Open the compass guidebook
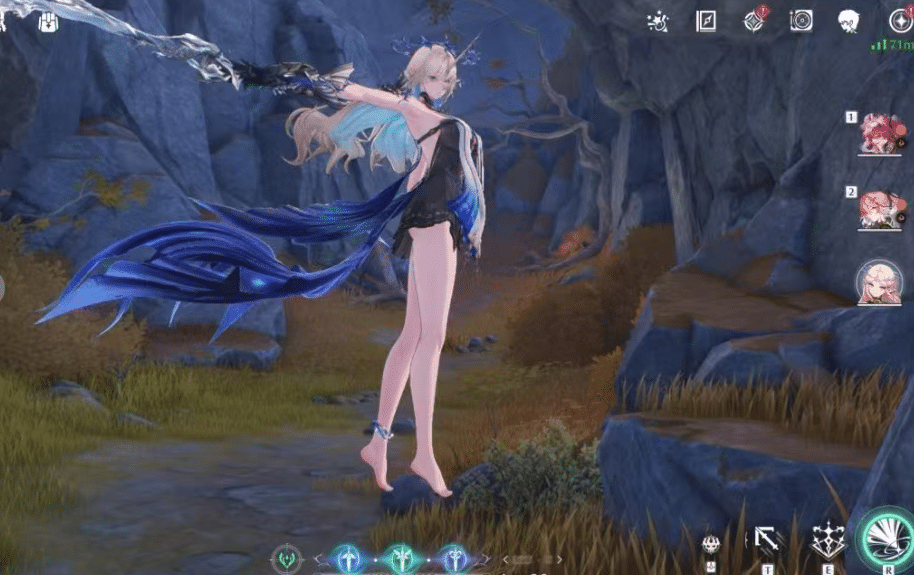Screen dimensions: 914x575 point(706,20)
